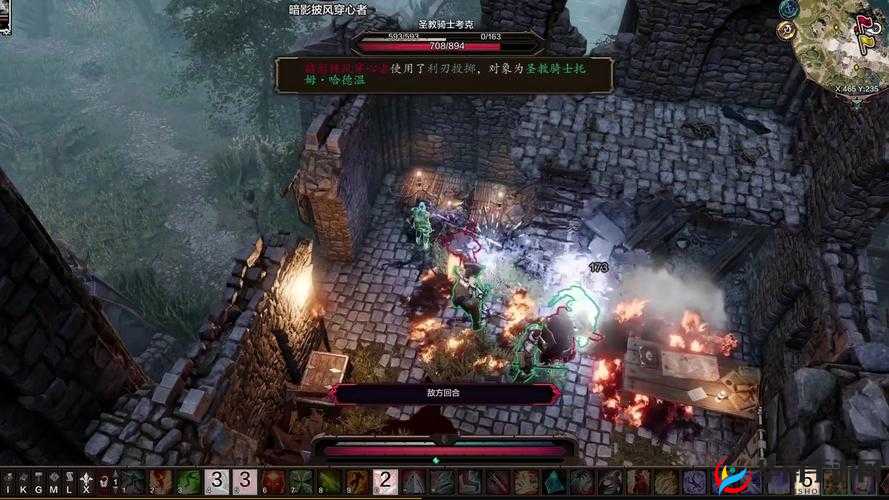
Task: Open the menu button labeled M
Action: [52, 483]
